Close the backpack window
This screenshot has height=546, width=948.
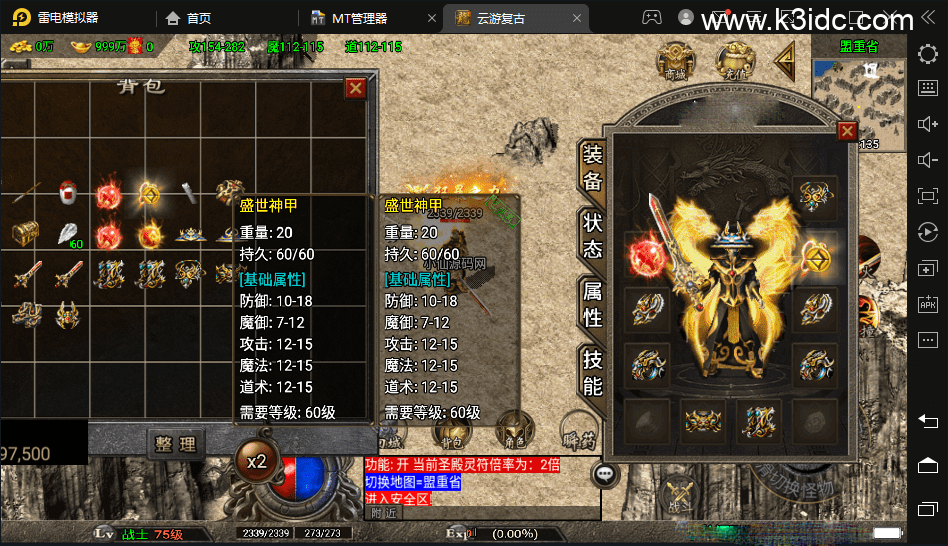(355, 88)
